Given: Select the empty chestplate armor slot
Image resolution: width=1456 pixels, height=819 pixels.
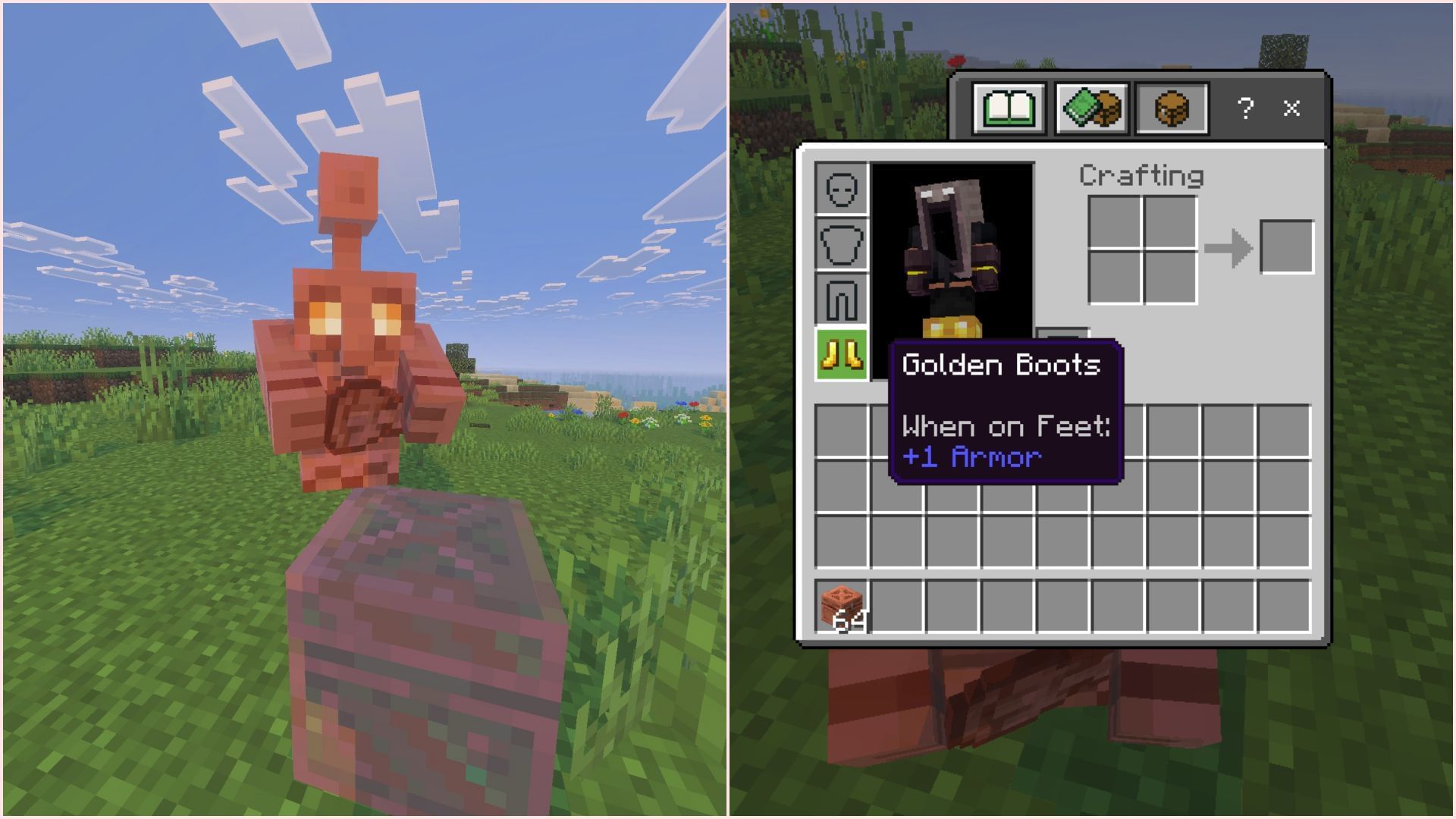Looking at the screenshot, I should [x=841, y=244].
